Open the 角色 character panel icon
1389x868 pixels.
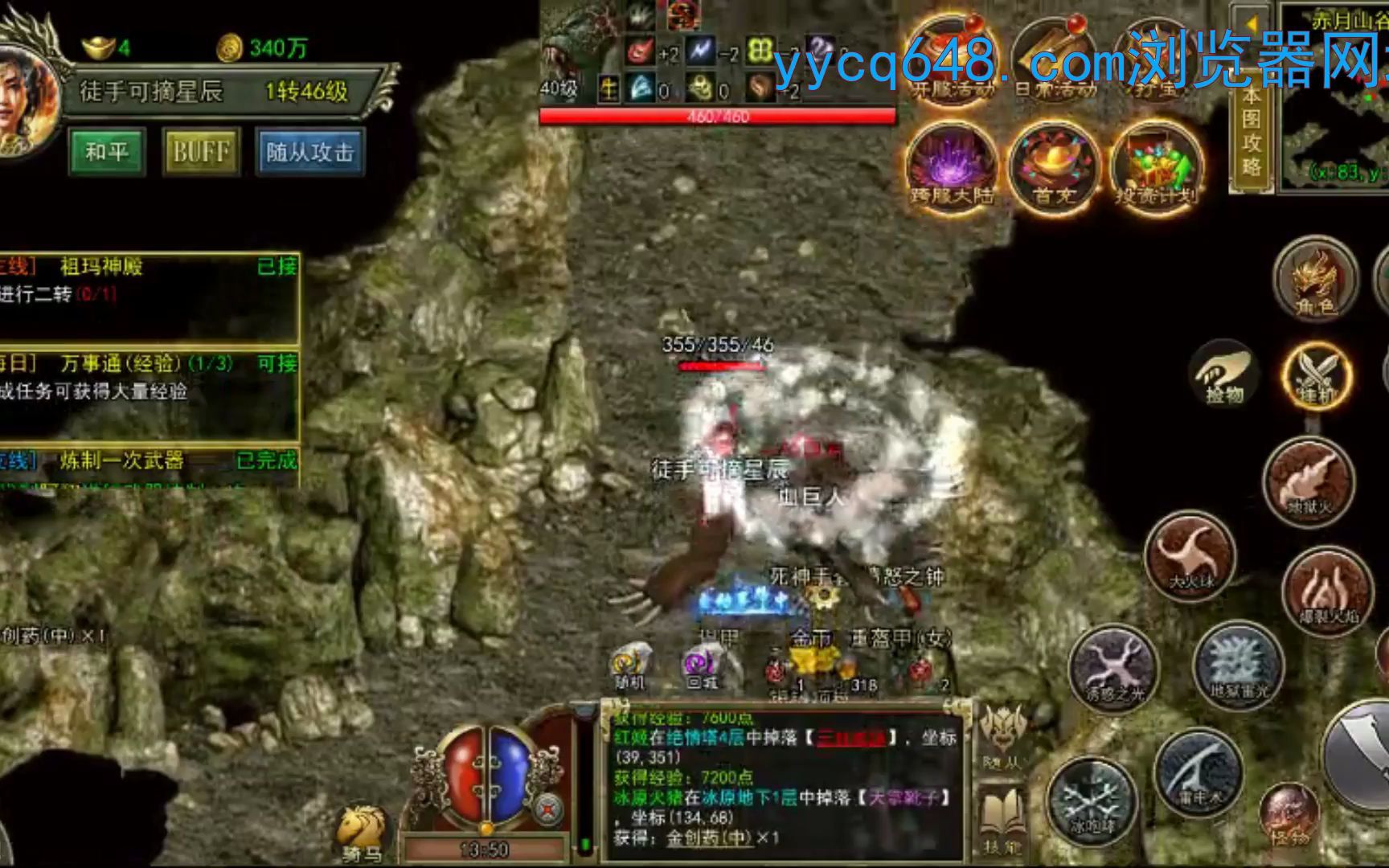click(x=1317, y=281)
